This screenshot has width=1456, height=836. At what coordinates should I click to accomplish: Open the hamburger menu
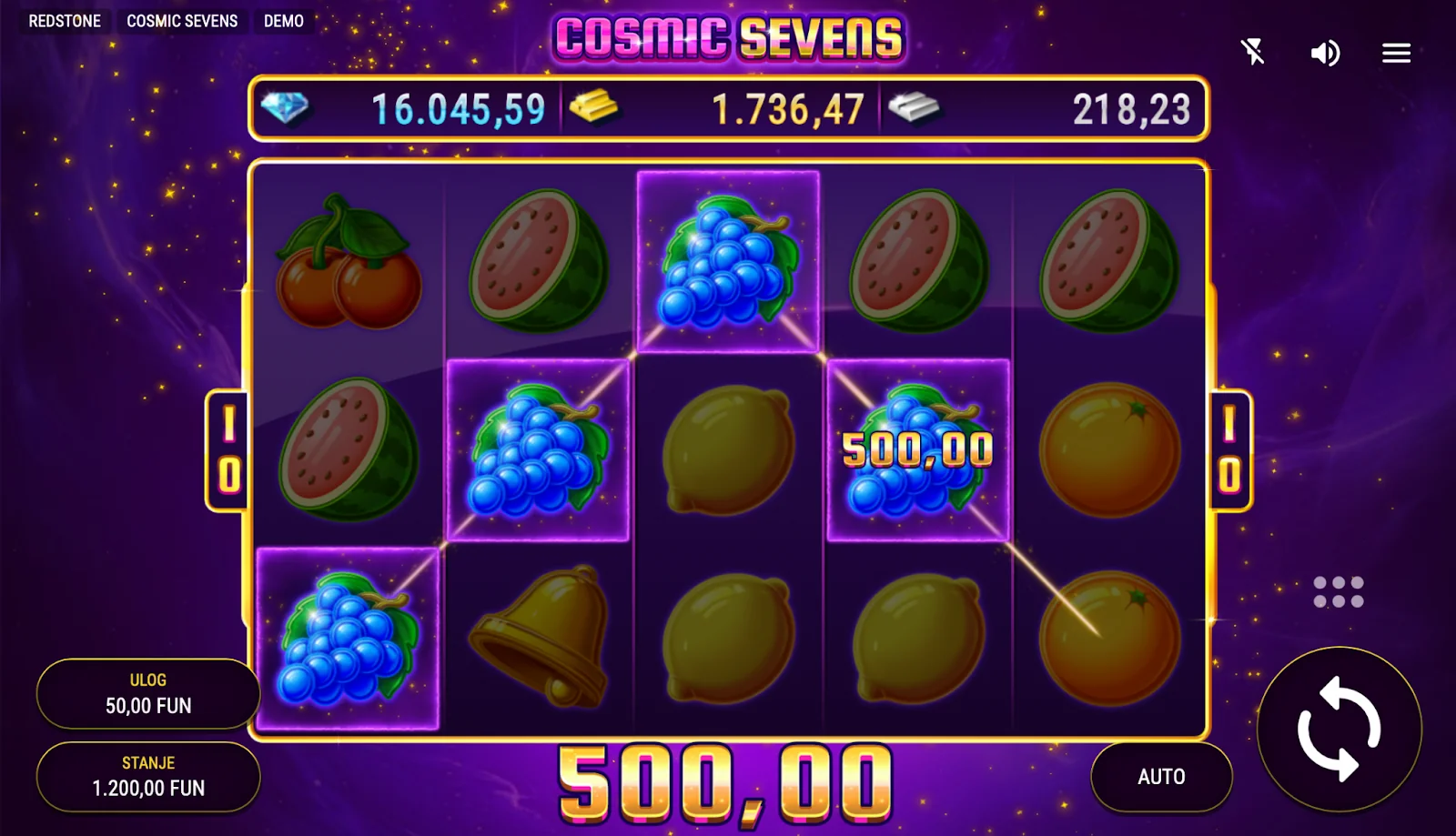click(1396, 54)
